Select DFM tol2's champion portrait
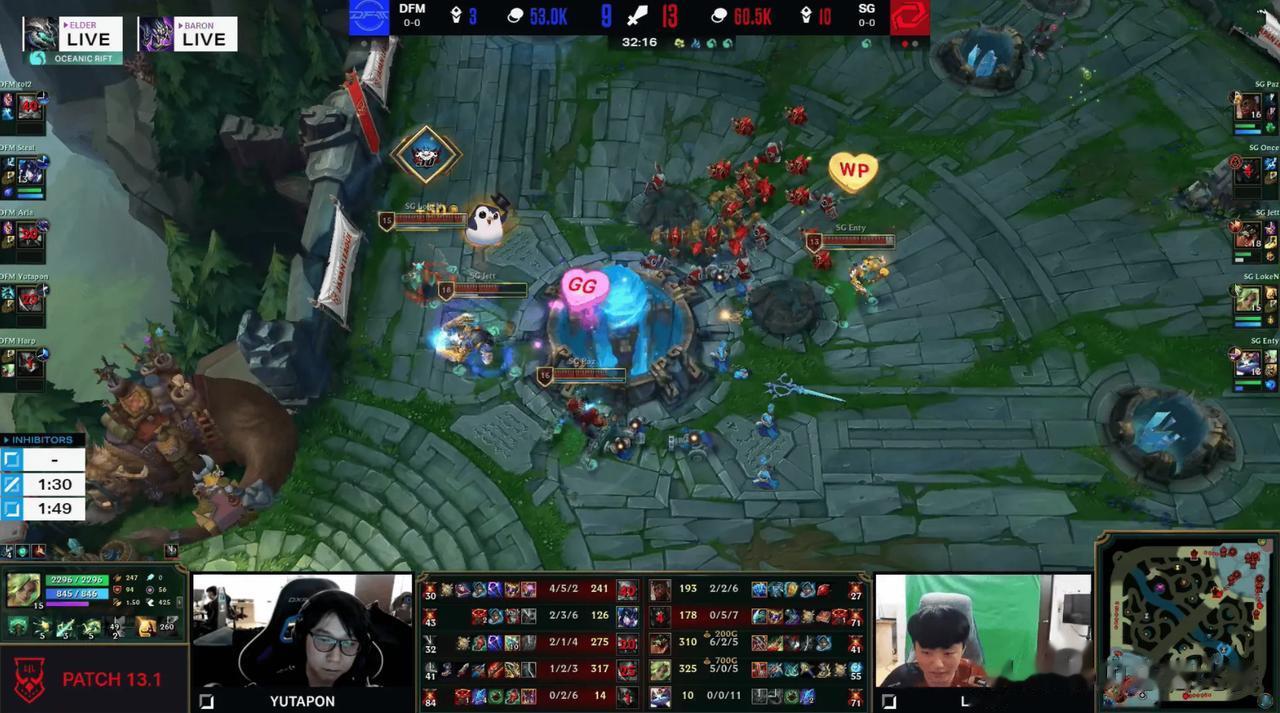This screenshot has height=713, width=1280. click(x=30, y=107)
